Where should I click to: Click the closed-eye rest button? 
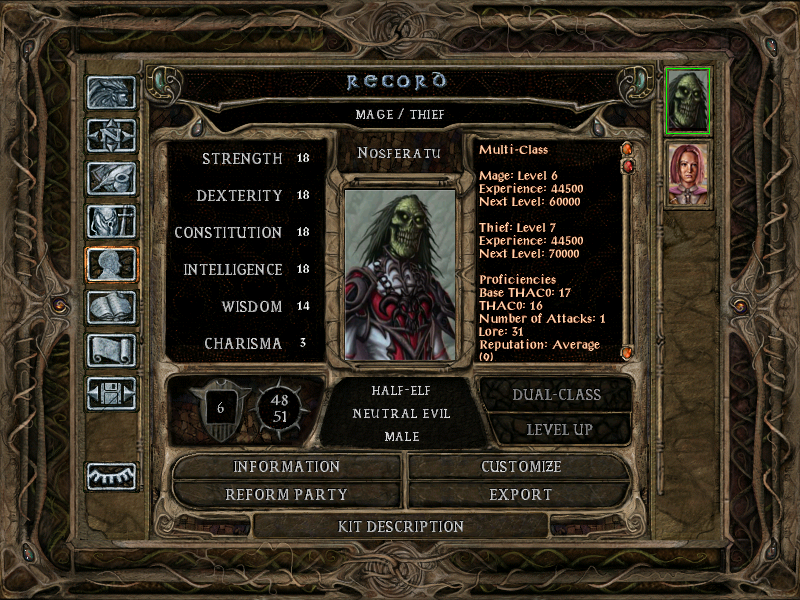tap(111, 476)
